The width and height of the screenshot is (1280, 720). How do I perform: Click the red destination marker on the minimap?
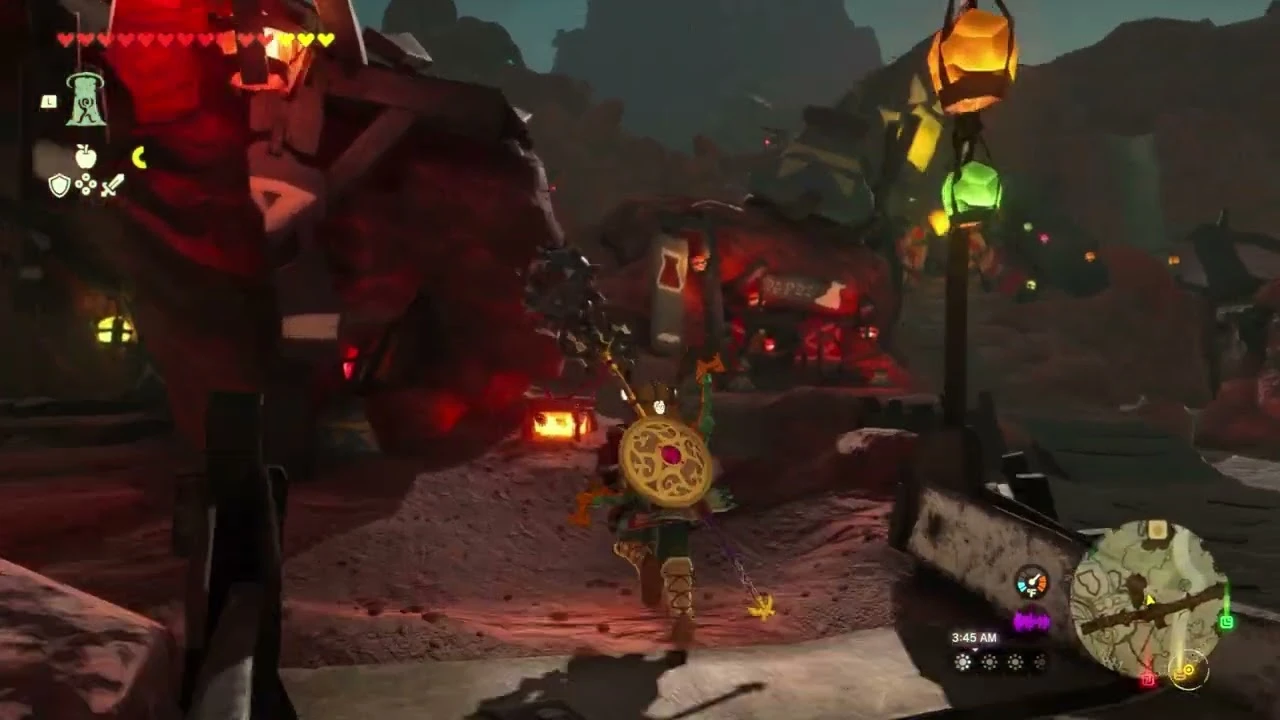(x=1148, y=680)
